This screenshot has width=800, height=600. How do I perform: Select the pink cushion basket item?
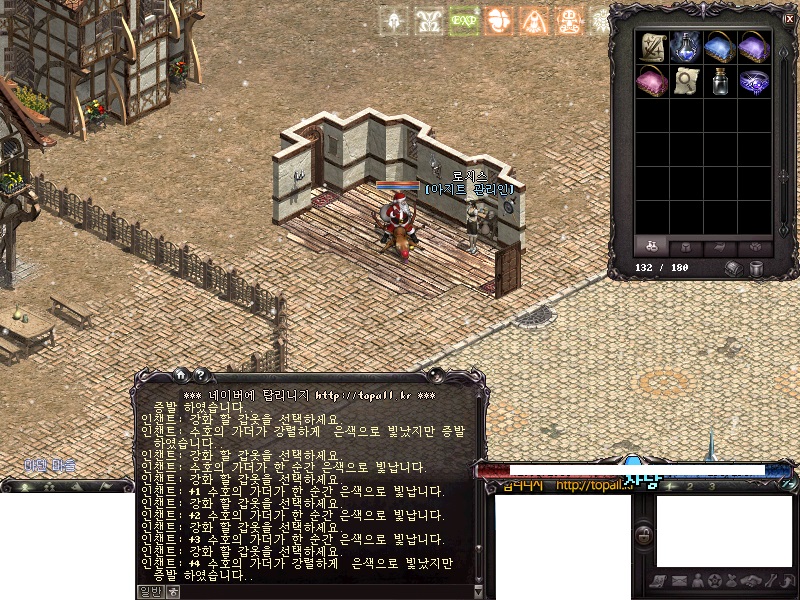[654, 81]
